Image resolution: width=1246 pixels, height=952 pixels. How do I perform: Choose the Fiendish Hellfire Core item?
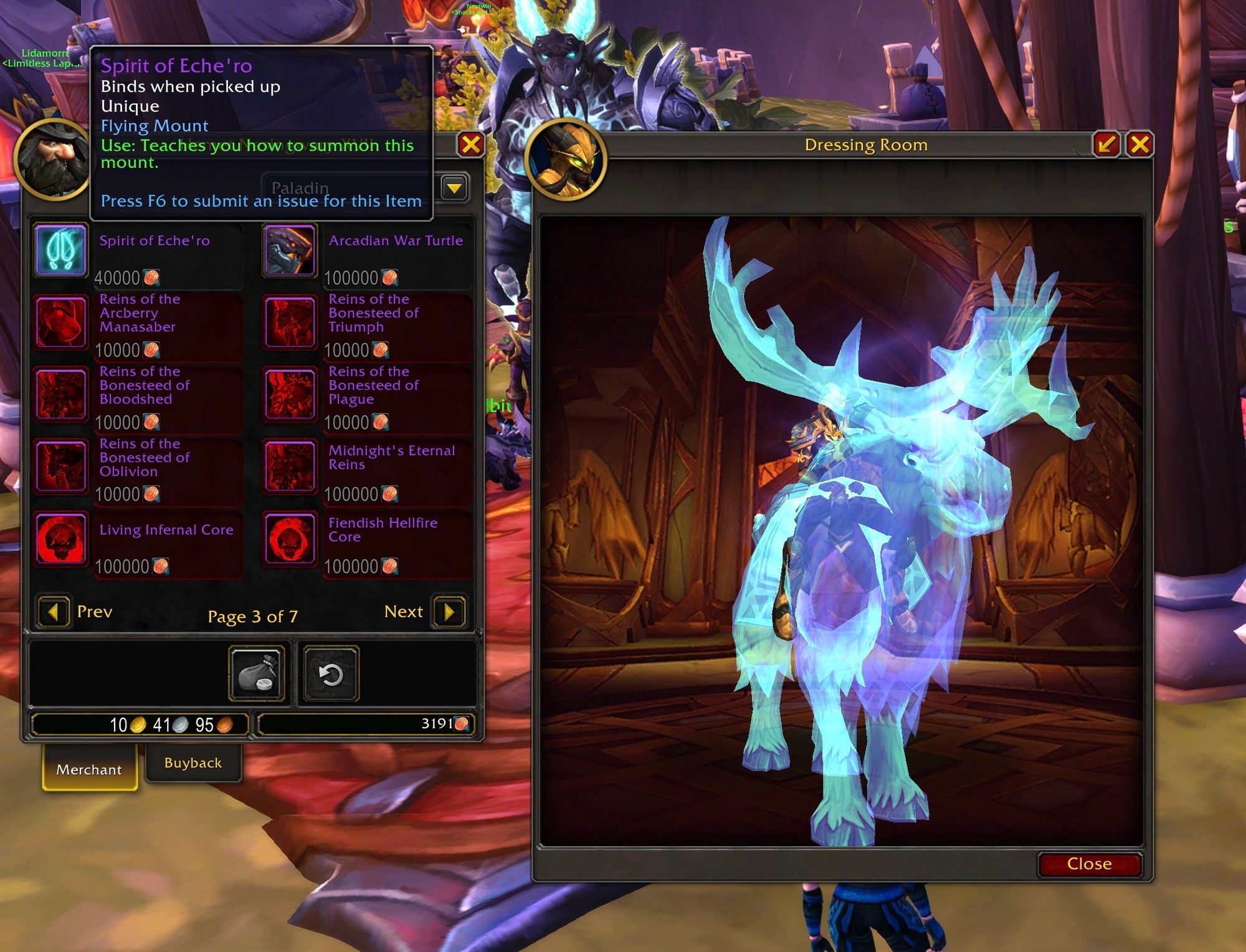click(x=290, y=539)
